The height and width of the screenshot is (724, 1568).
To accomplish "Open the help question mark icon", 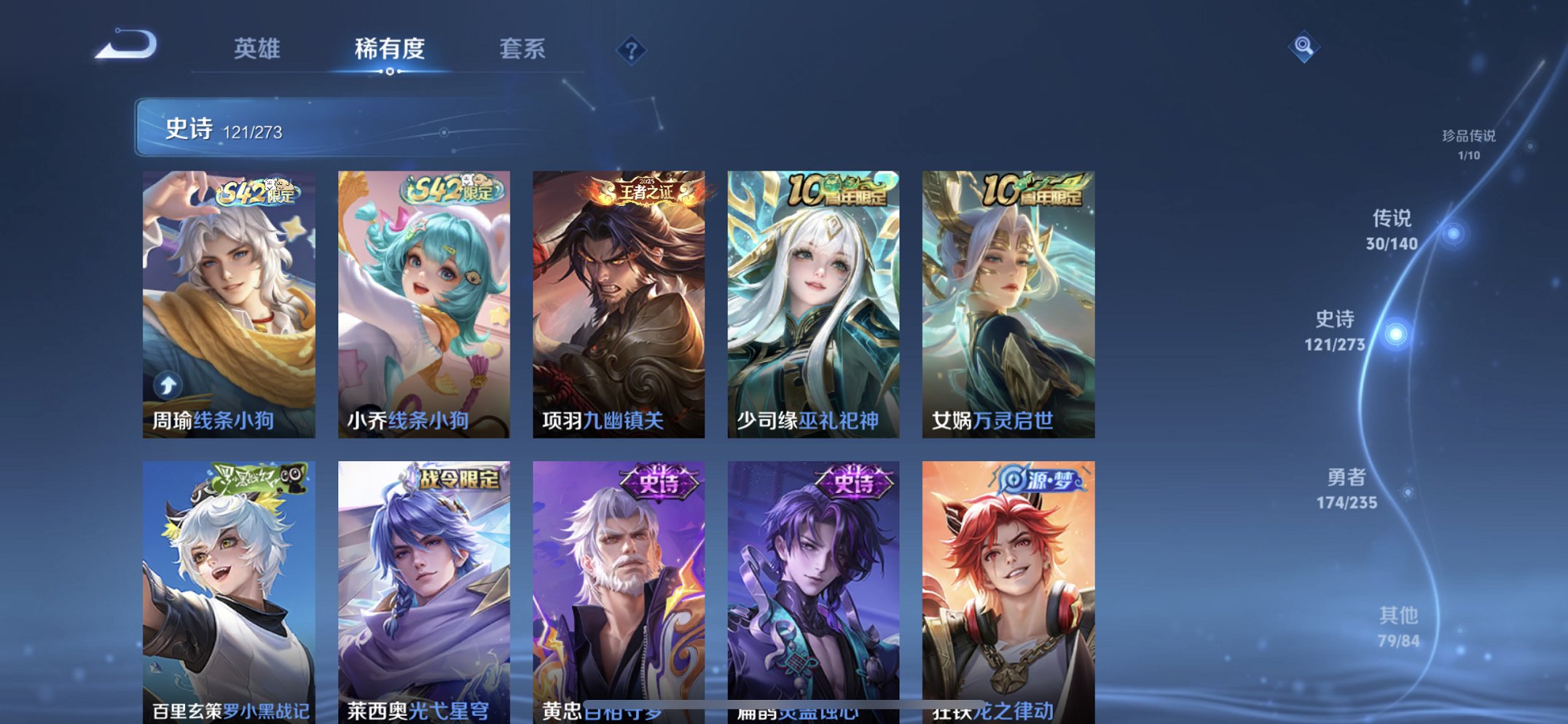I will tap(632, 50).
